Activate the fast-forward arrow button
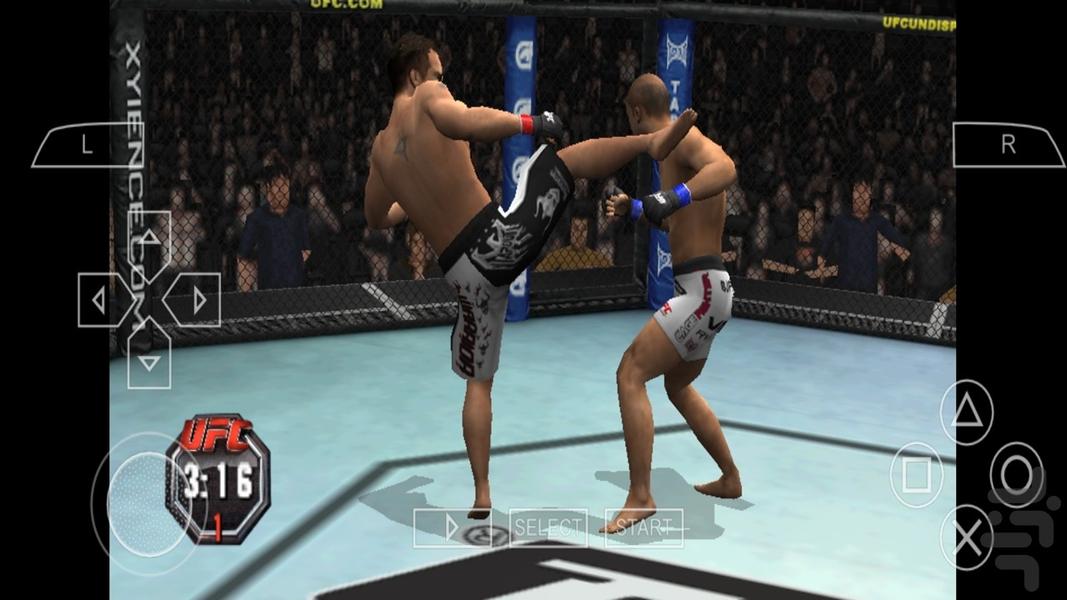The height and width of the screenshot is (600, 1067). [452, 527]
